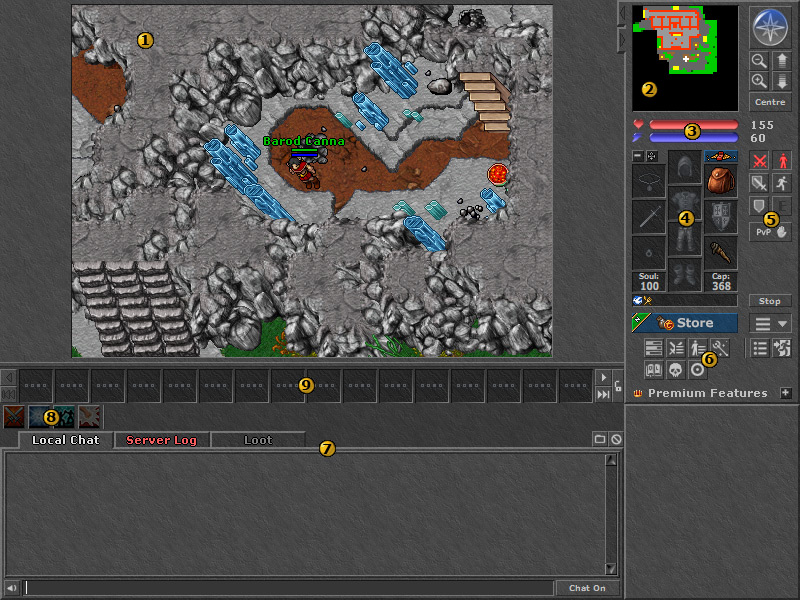Toggle the PvP mode button
This screenshot has height=600, width=800.
point(770,231)
